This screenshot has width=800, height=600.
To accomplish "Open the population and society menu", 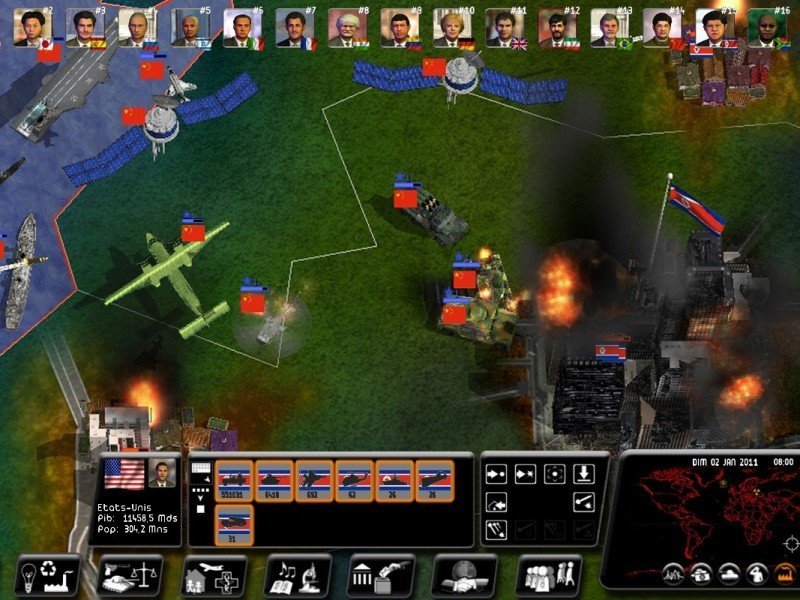I will point(547,575).
